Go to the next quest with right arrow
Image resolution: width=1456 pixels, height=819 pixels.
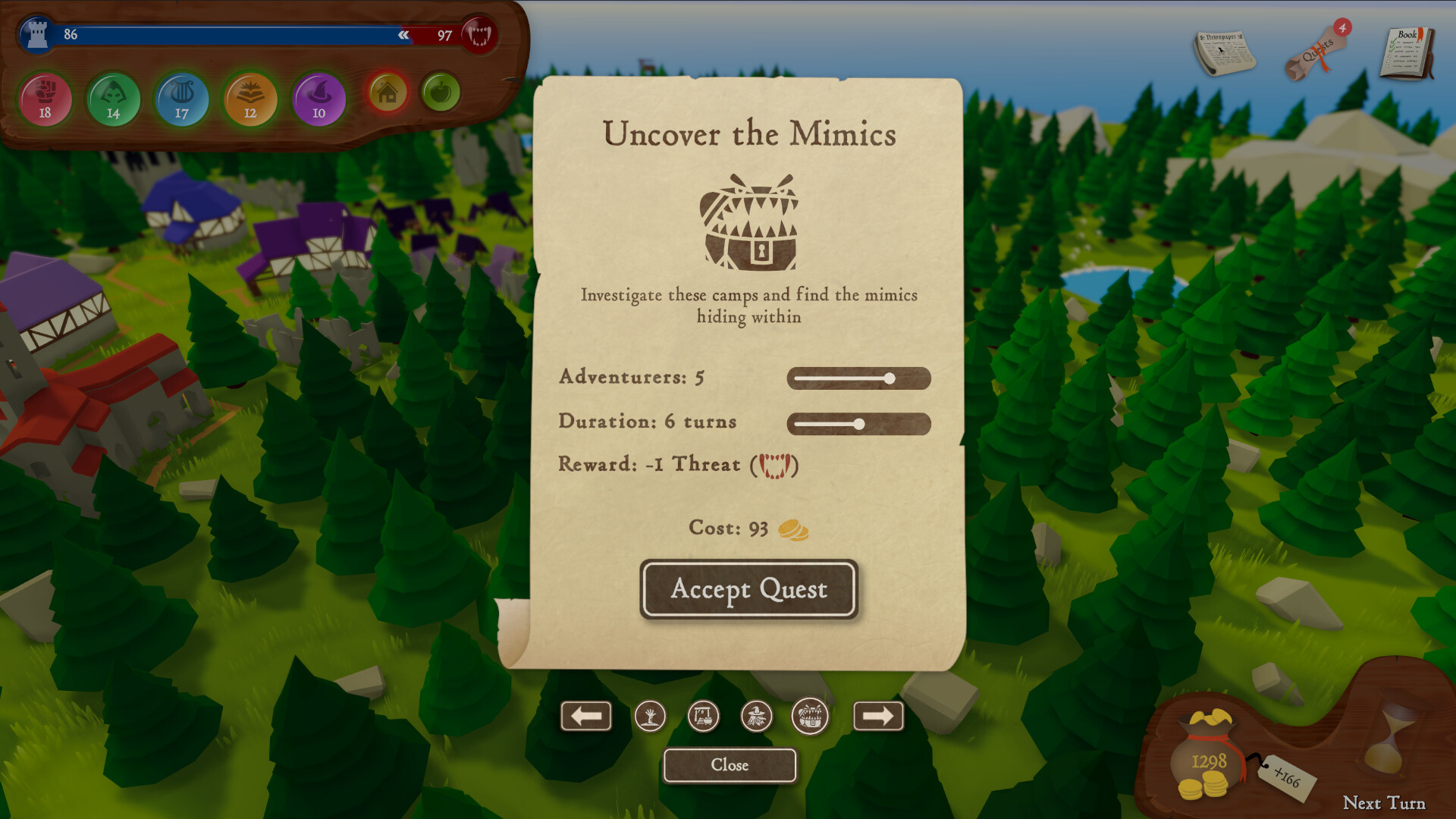coord(878,716)
